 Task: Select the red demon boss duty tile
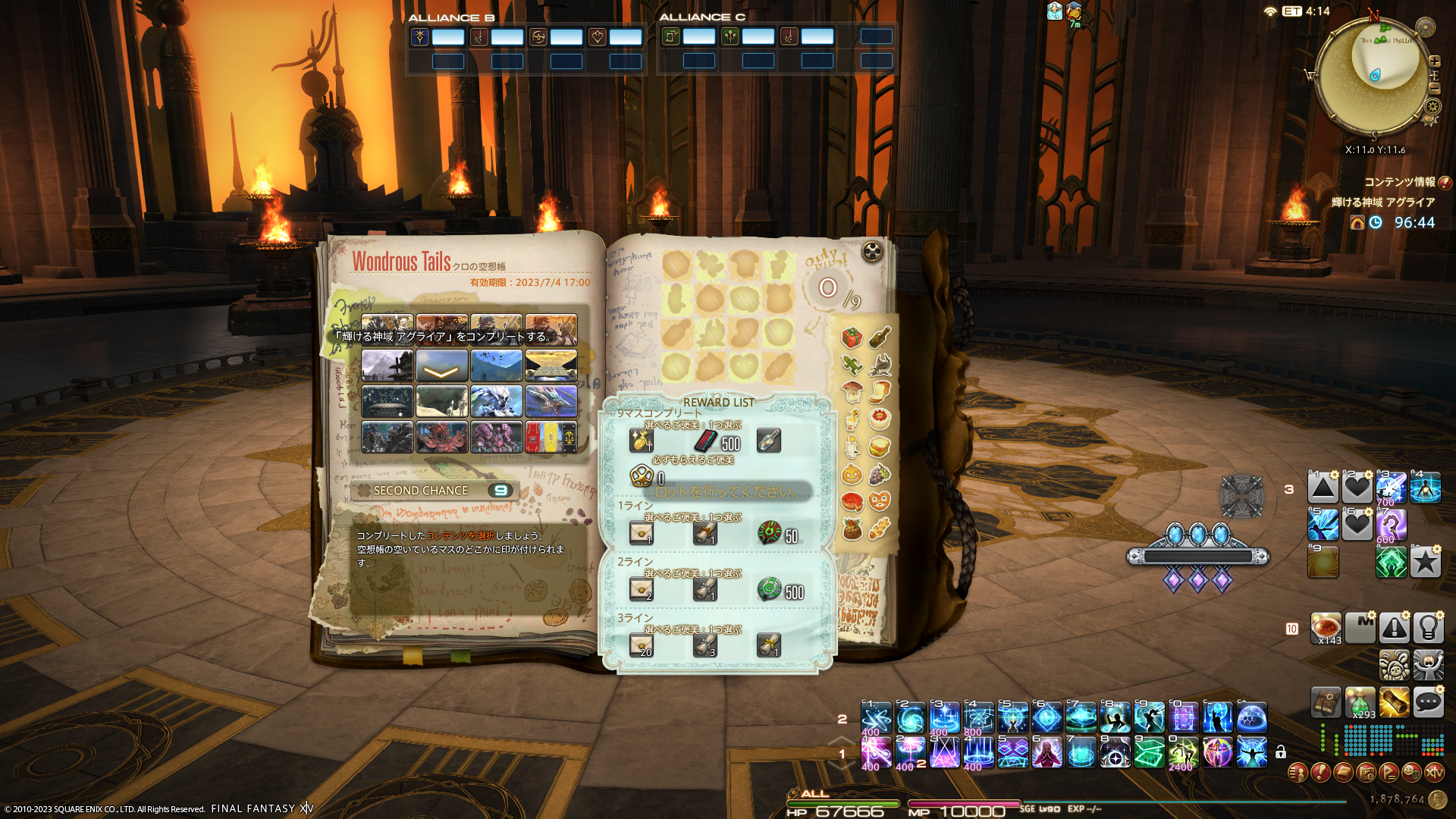(441, 438)
